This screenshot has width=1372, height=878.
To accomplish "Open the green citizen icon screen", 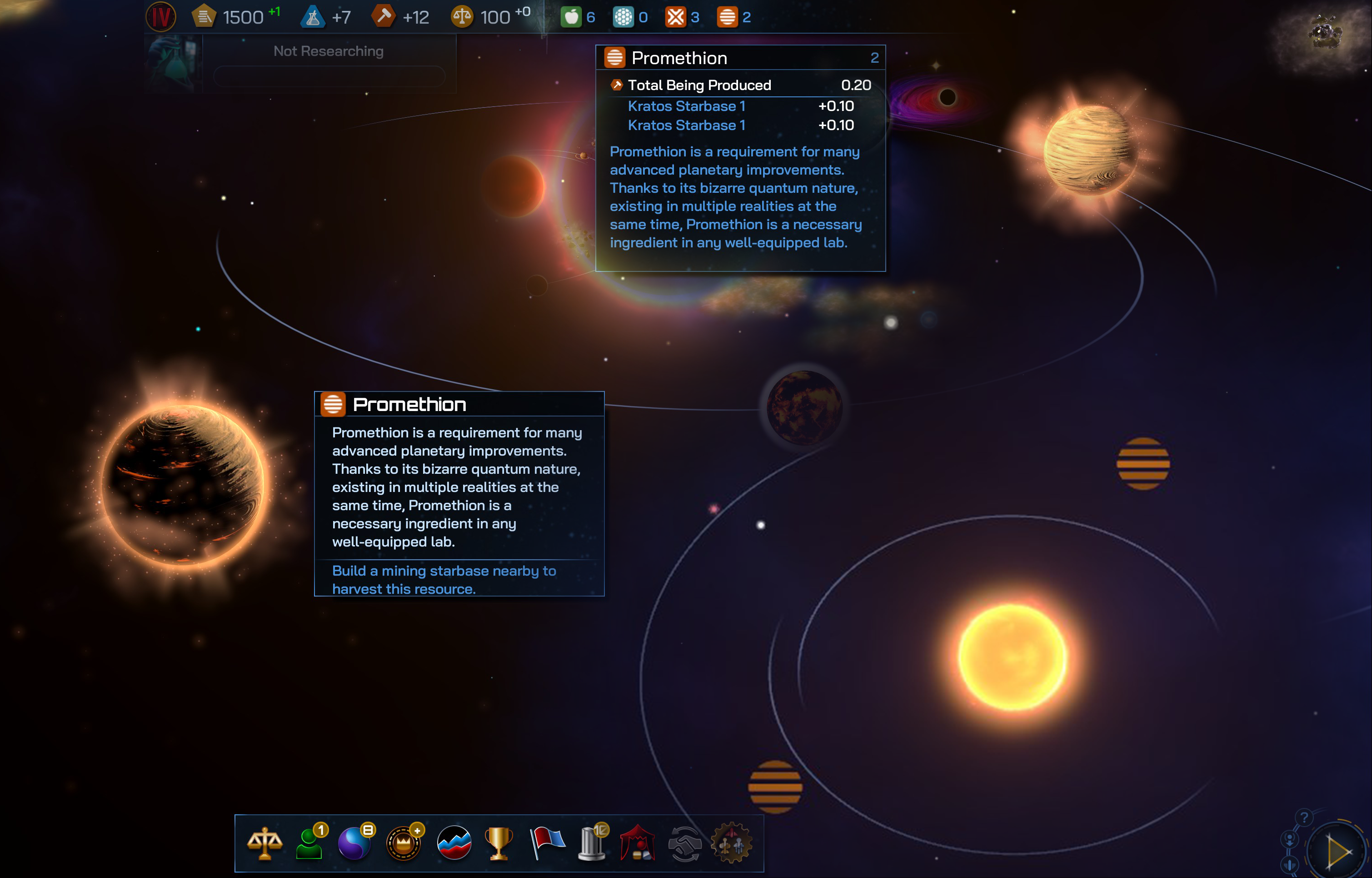I will [x=309, y=843].
